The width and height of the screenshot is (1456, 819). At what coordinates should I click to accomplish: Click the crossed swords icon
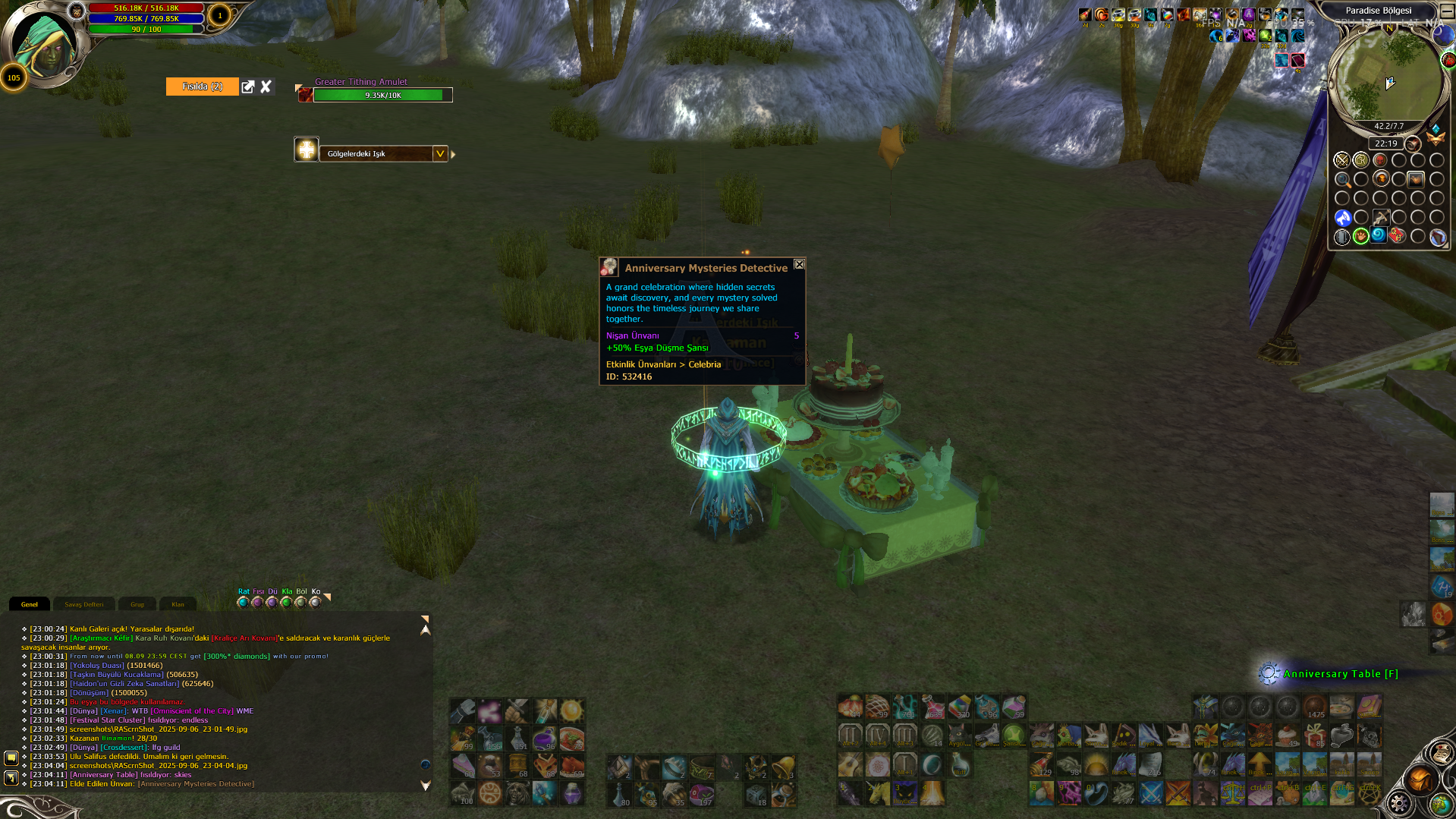[x=1341, y=160]
